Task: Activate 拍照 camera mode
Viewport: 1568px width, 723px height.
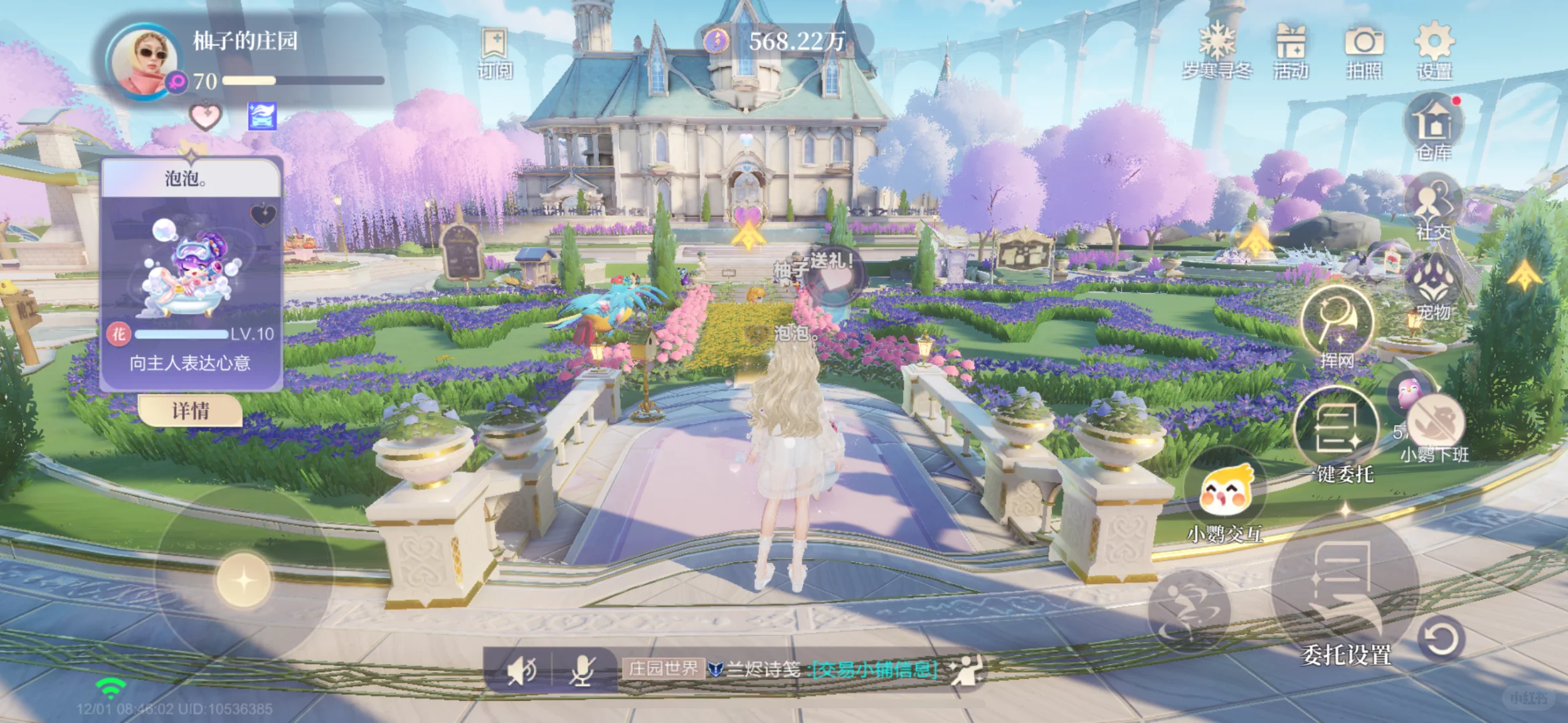Action: click(1364, 50)
